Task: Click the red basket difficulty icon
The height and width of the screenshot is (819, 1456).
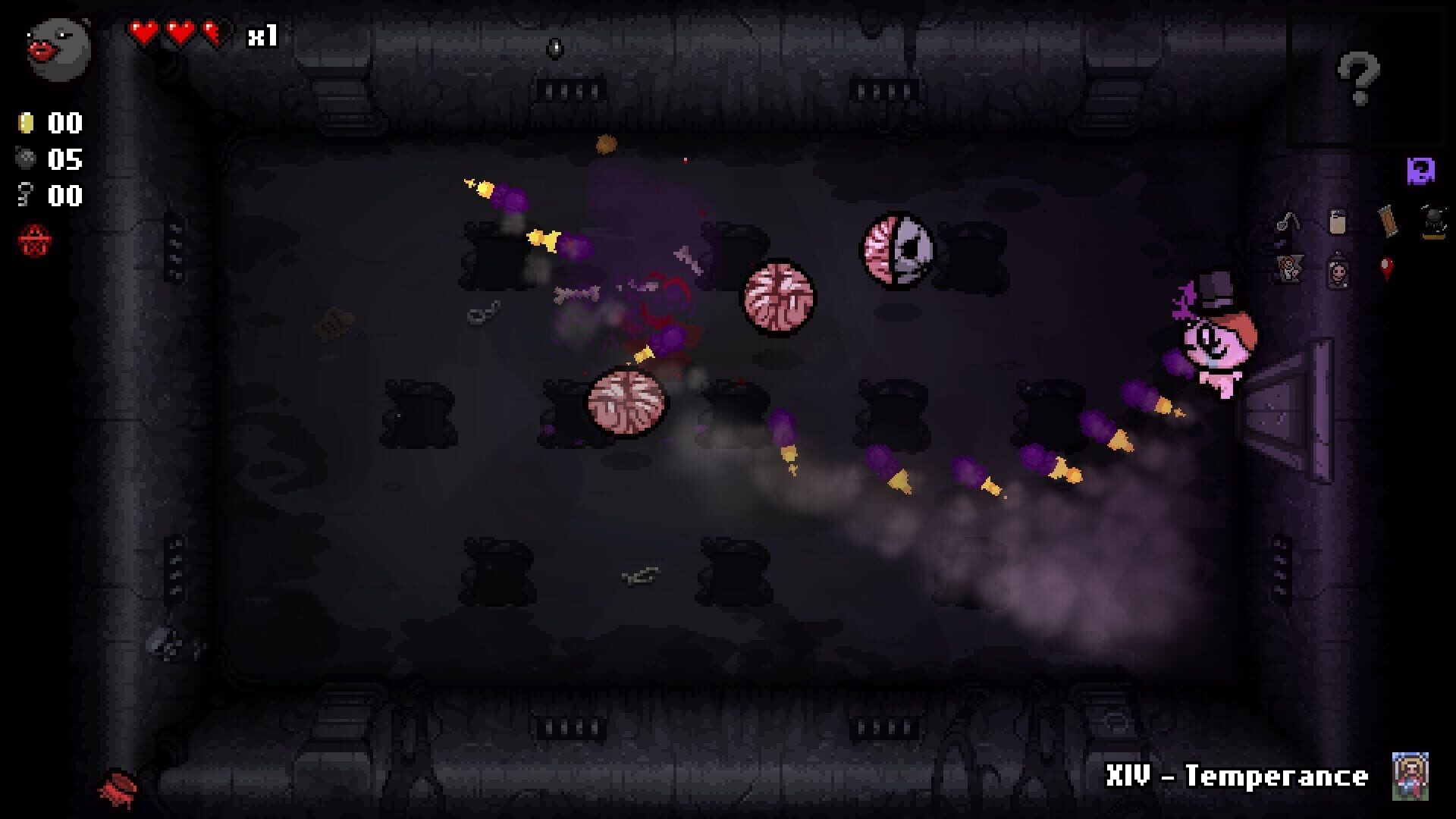Action: 34,239
